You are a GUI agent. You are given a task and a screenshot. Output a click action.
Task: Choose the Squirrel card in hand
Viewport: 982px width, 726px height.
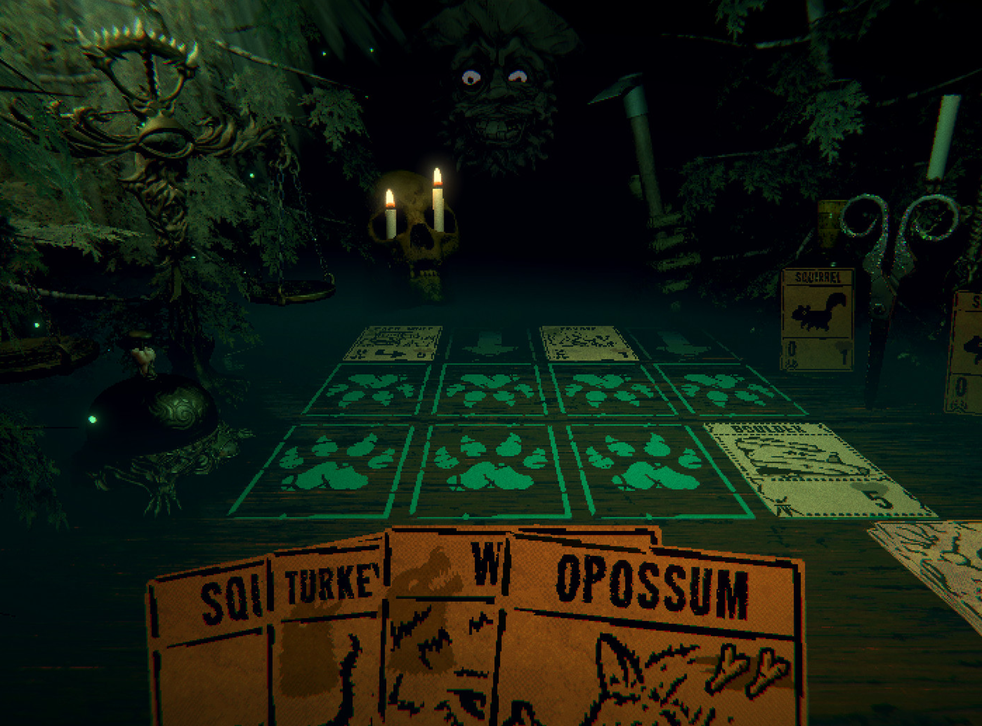[x=210, y=650]
